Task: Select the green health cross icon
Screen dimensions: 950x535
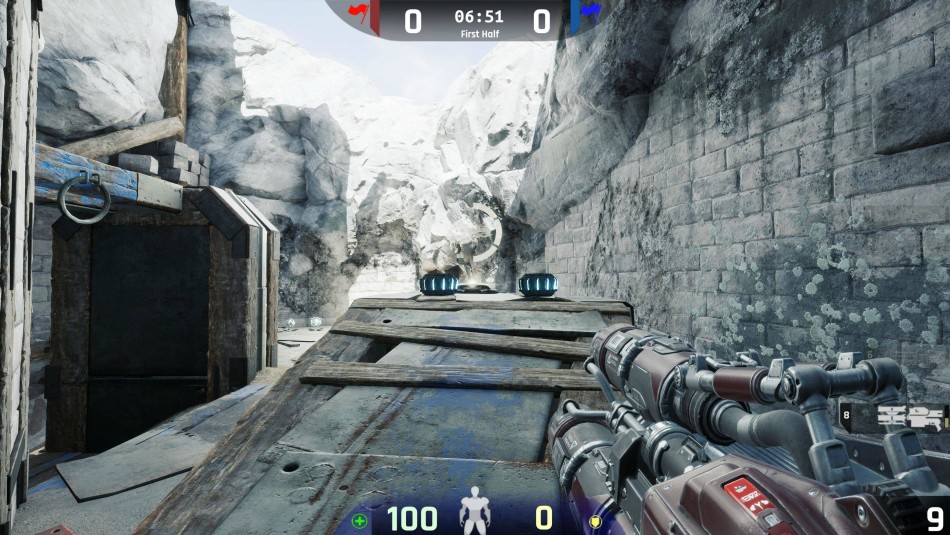Action: tap(360, 520)
